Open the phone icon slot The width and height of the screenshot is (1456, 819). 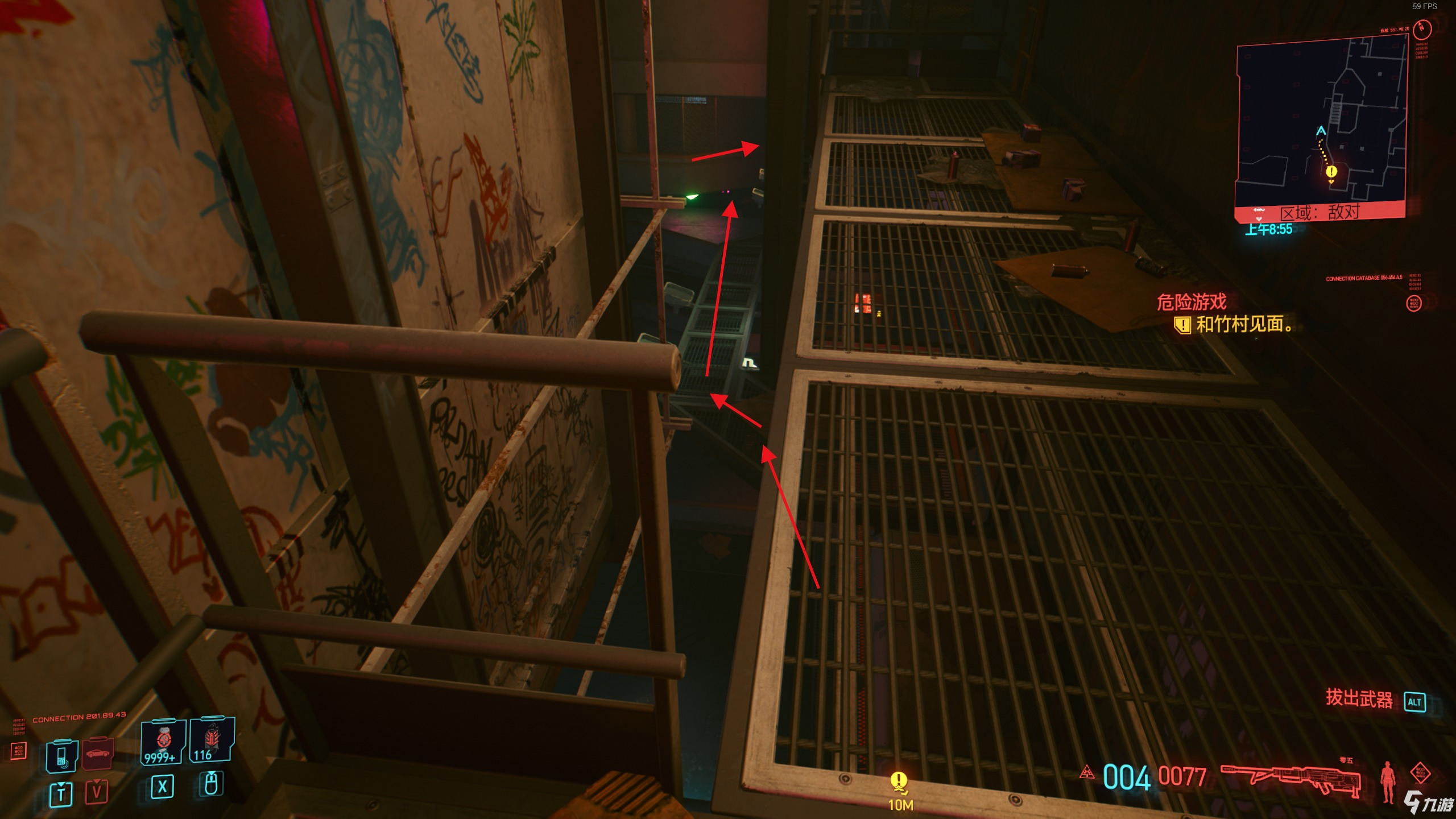click(62, 756)
